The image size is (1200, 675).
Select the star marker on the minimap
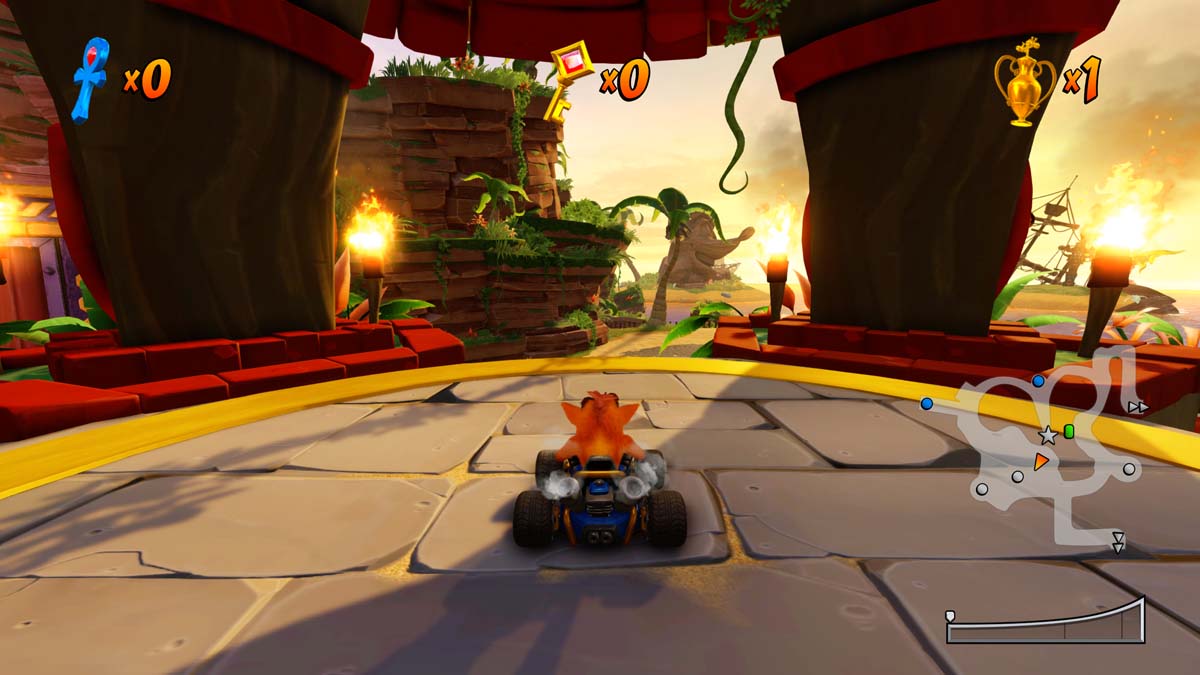click(1047, 436)
